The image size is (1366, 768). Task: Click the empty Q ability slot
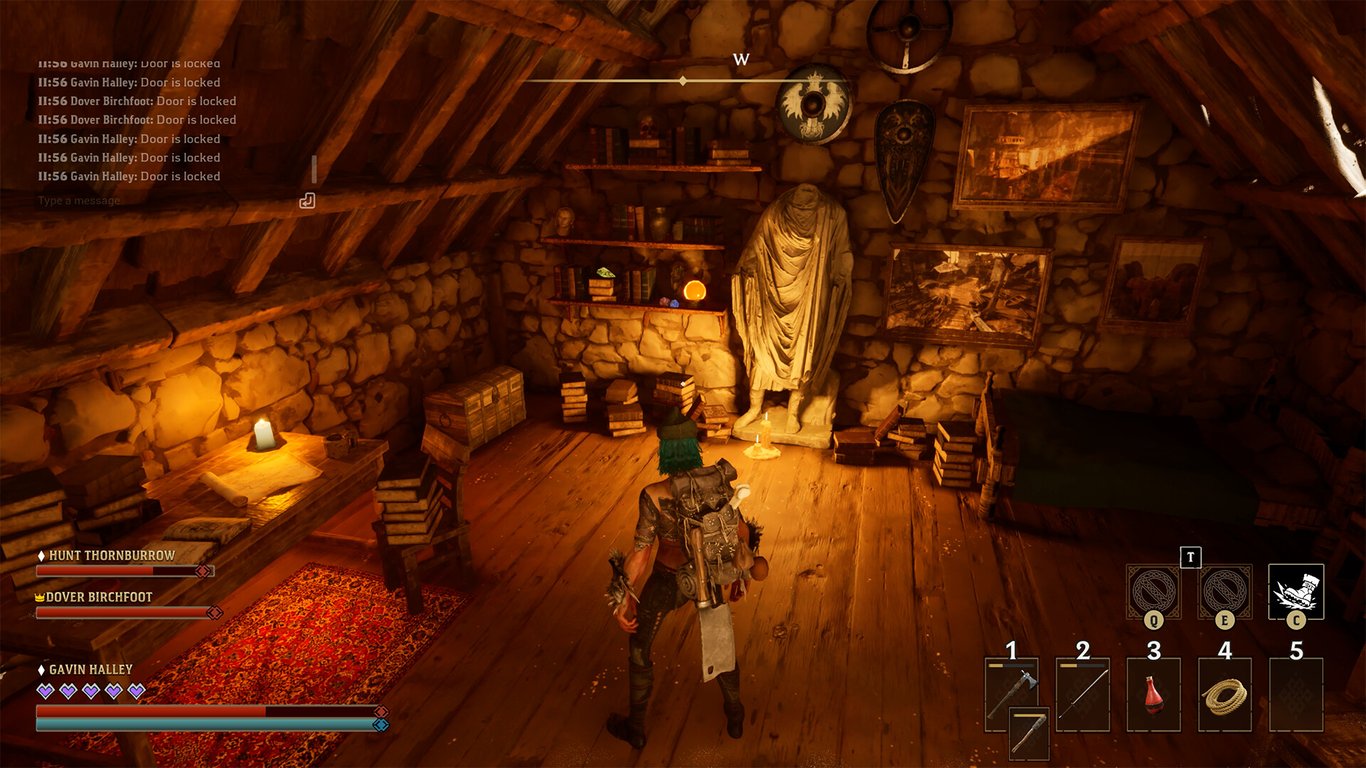pyautogui.click(x=1152, y=590)
